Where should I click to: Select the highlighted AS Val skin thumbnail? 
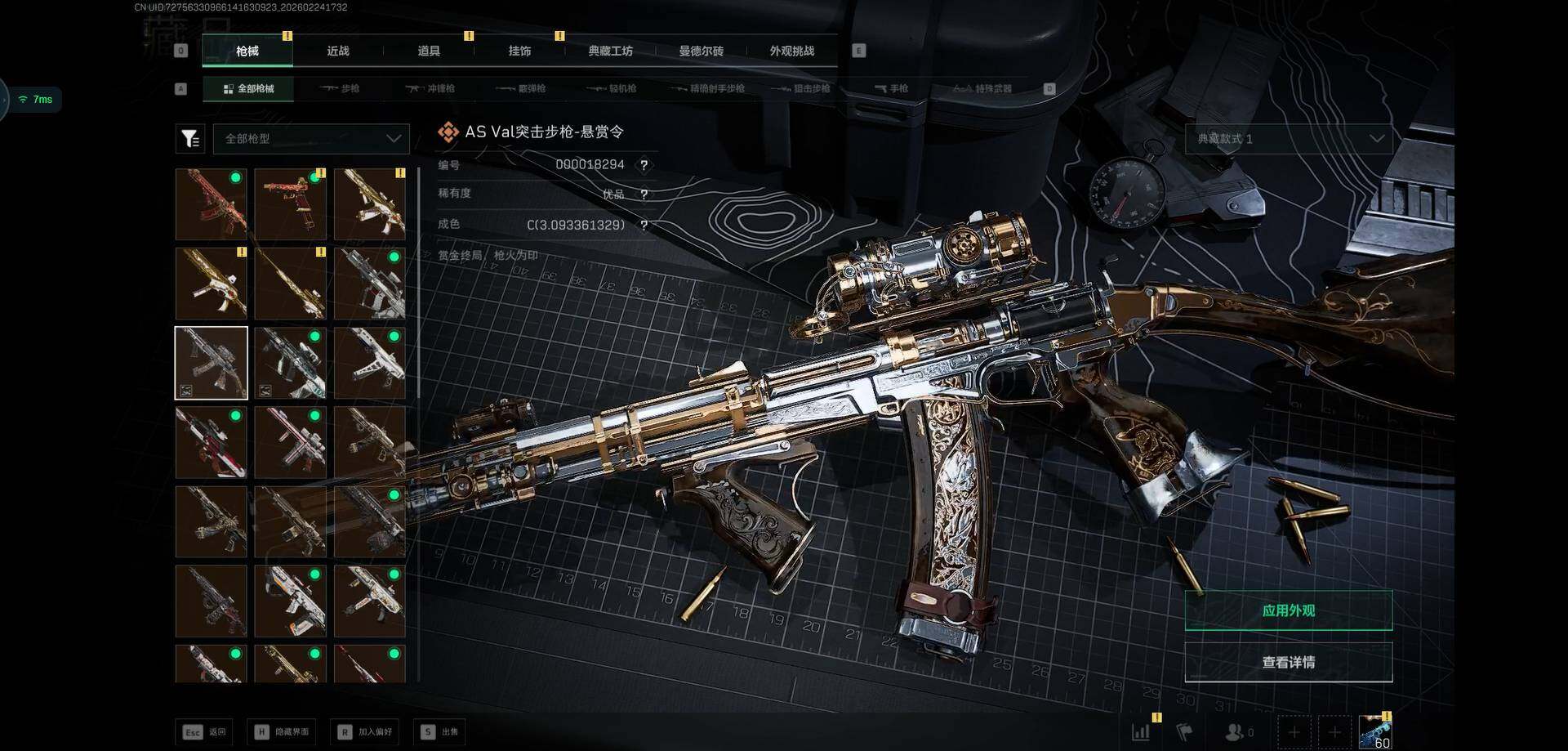(212, 363)
